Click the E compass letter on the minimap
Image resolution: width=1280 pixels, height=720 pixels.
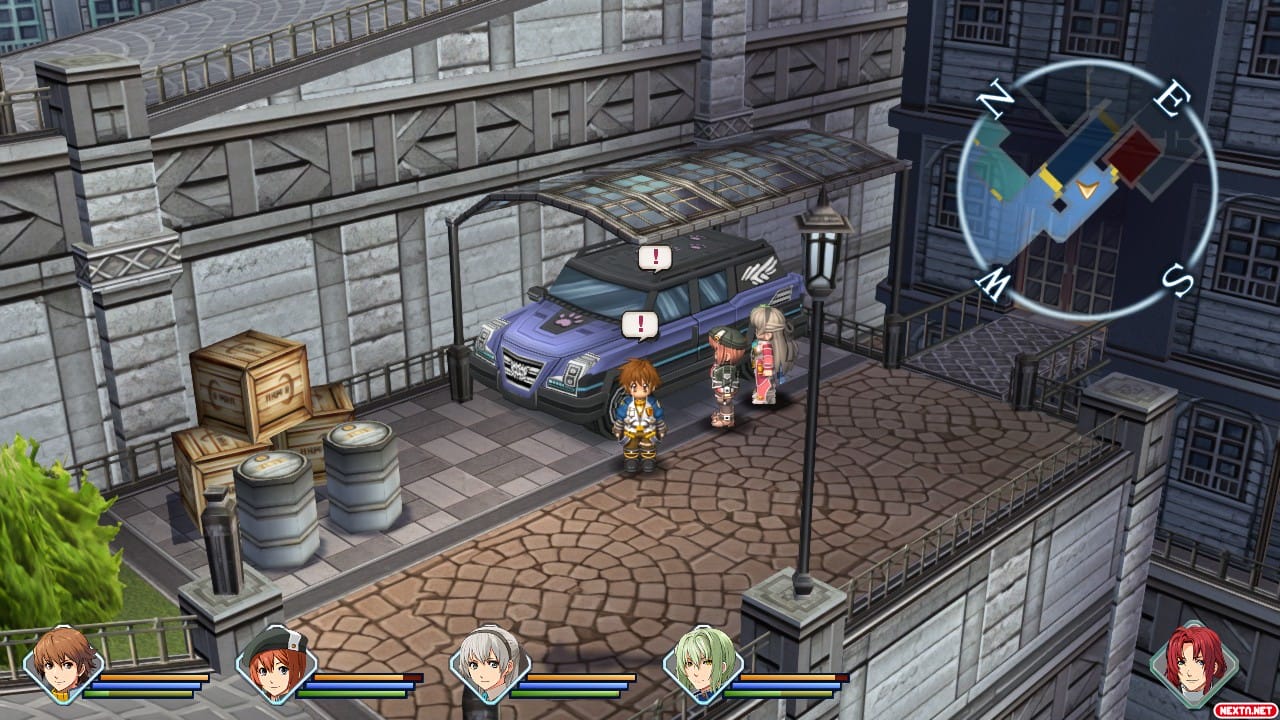[1172, 100]
